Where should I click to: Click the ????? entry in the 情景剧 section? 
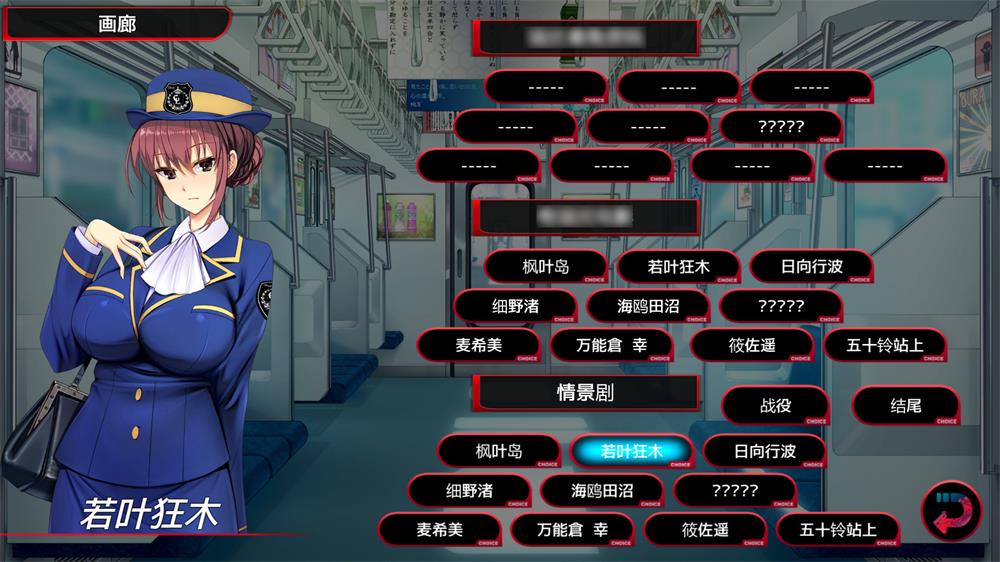pos(734,490)
